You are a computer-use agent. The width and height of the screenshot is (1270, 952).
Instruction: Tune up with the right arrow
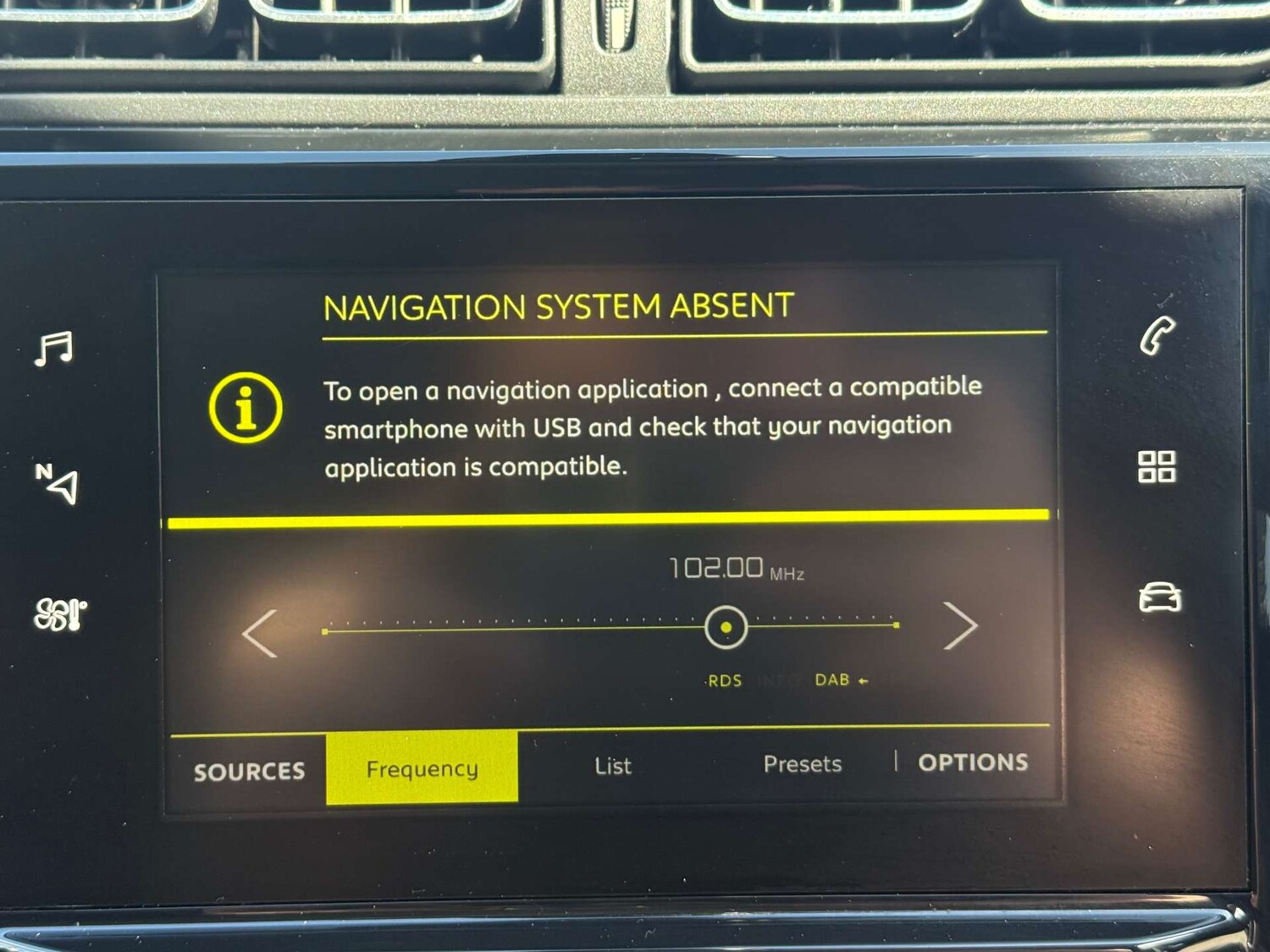960,626
